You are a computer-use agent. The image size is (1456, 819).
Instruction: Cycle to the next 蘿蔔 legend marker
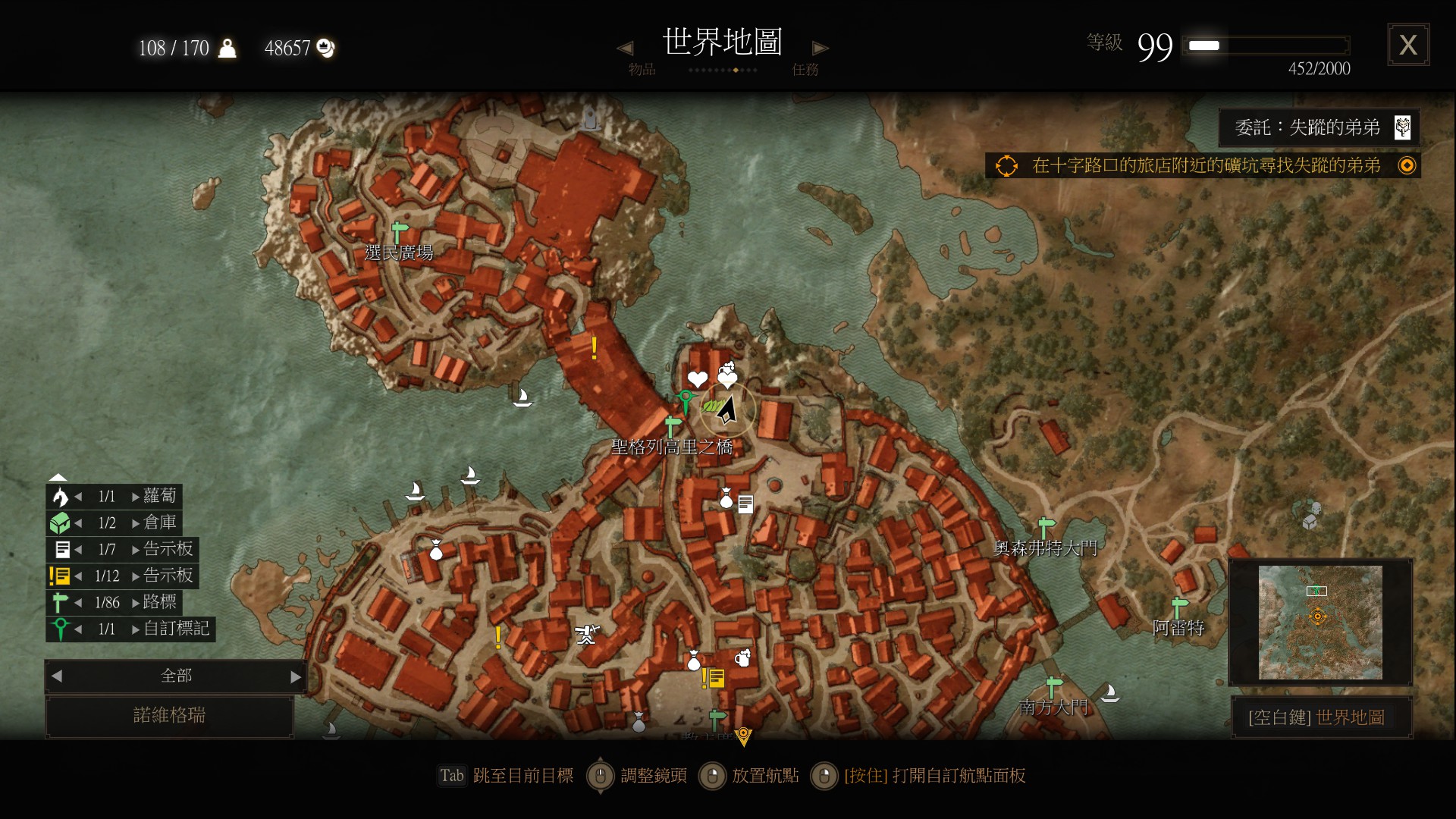pyautogui.click(x=136, y=497)
